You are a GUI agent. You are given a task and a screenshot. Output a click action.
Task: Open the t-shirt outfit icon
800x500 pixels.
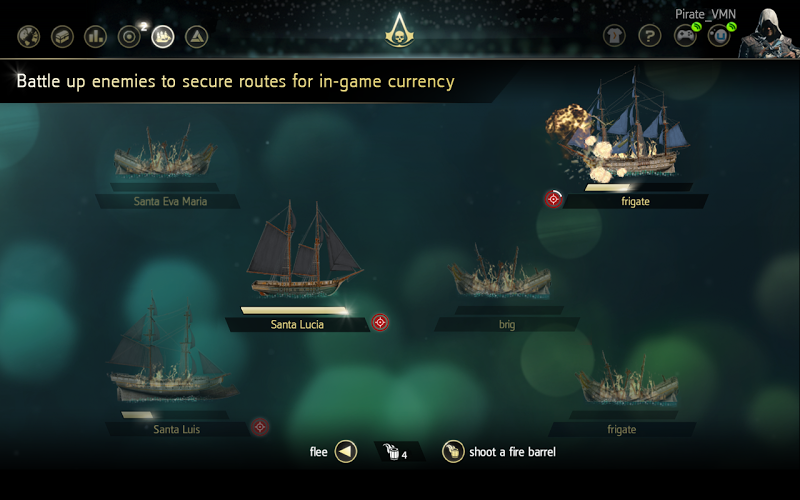point(615,36)
